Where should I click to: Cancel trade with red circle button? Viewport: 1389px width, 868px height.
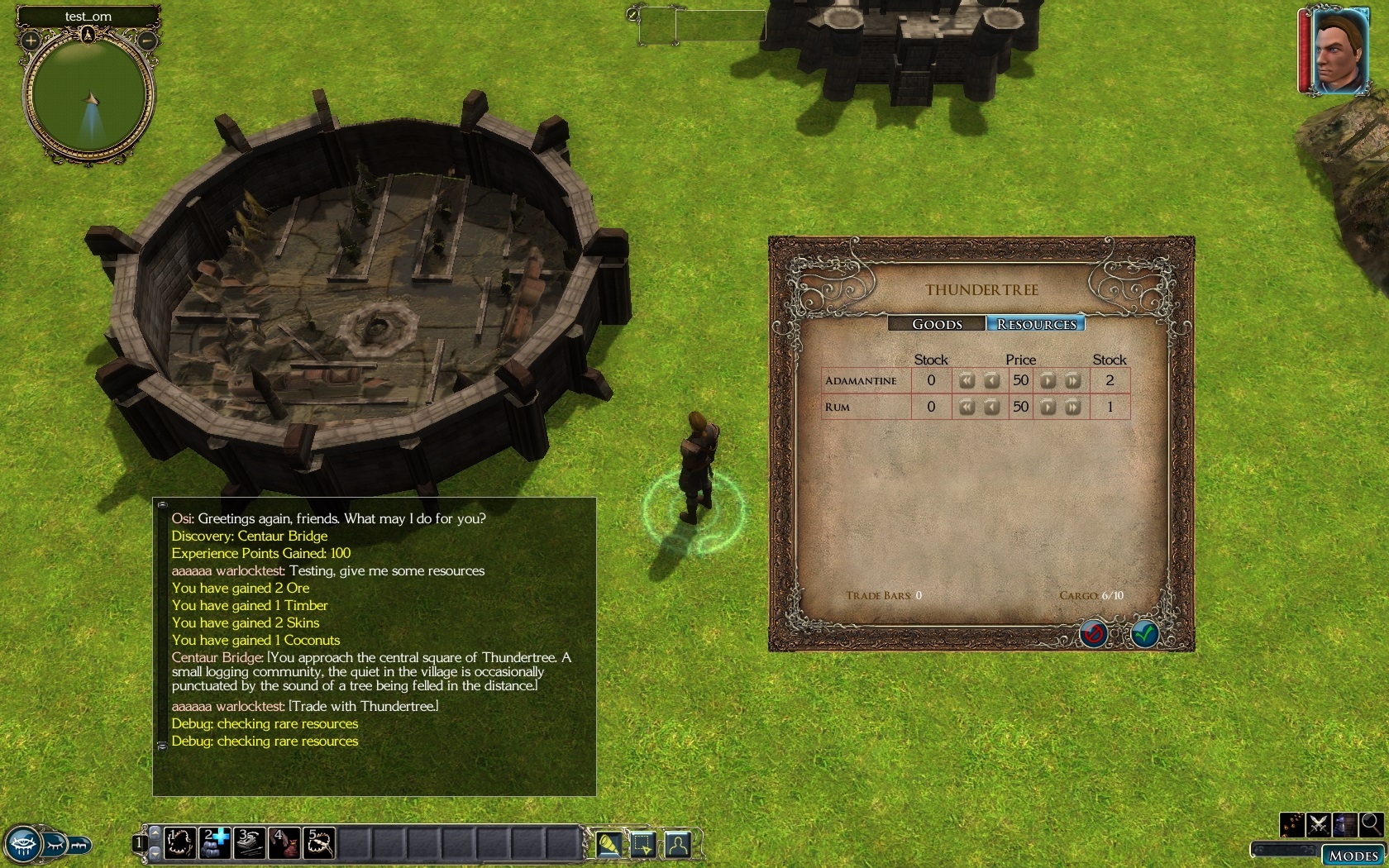1093,634
